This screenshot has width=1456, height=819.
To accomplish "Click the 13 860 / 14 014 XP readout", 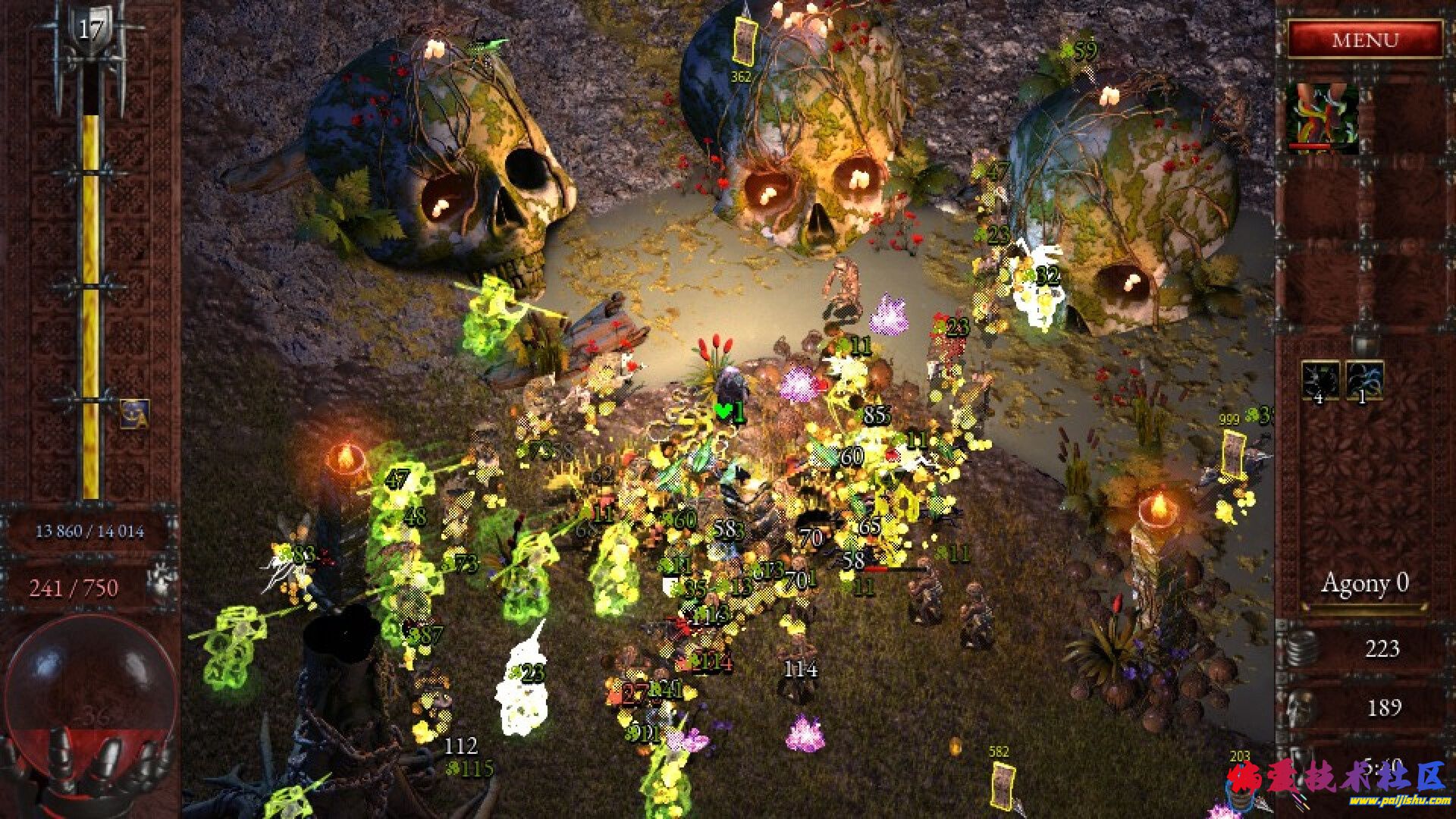I will coord(91,531).
